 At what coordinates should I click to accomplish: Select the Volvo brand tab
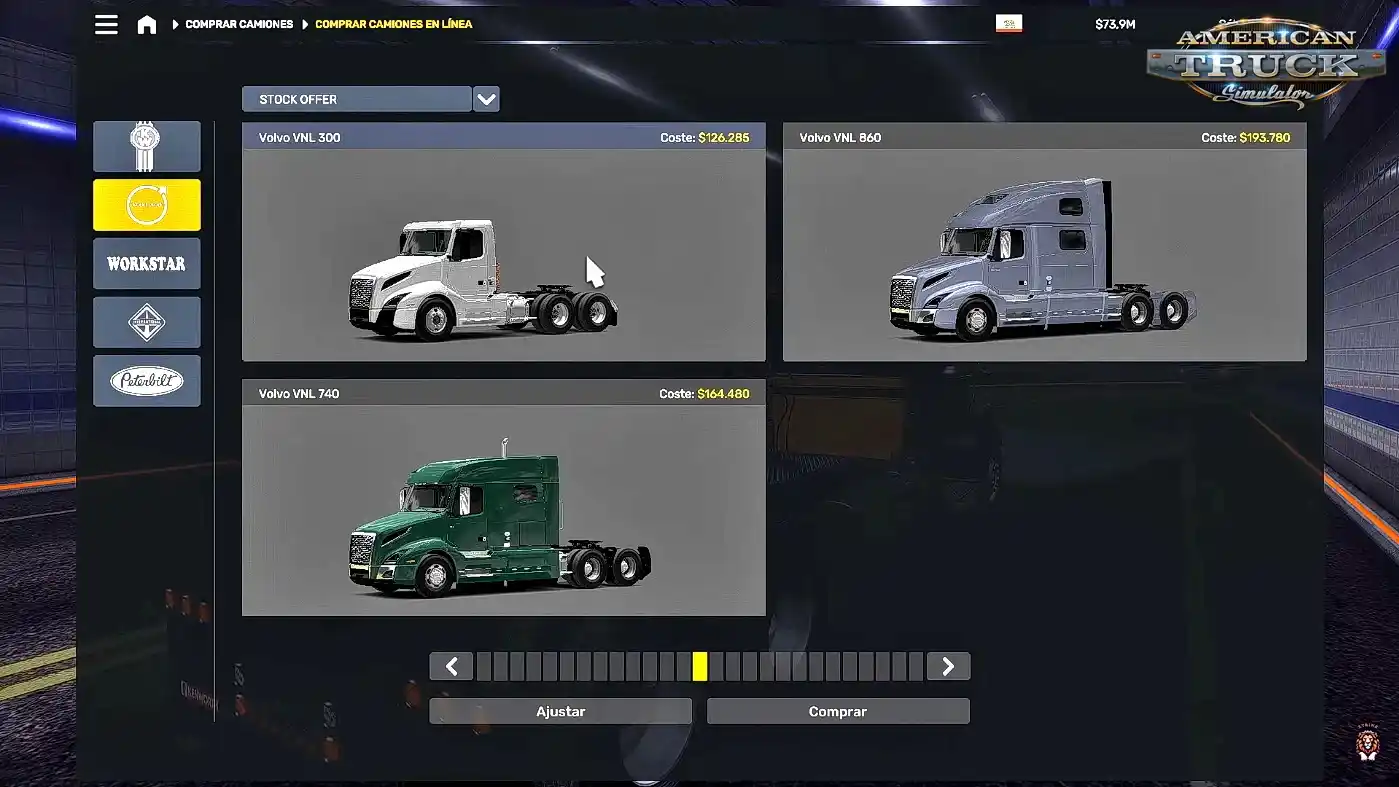[147, 205]
